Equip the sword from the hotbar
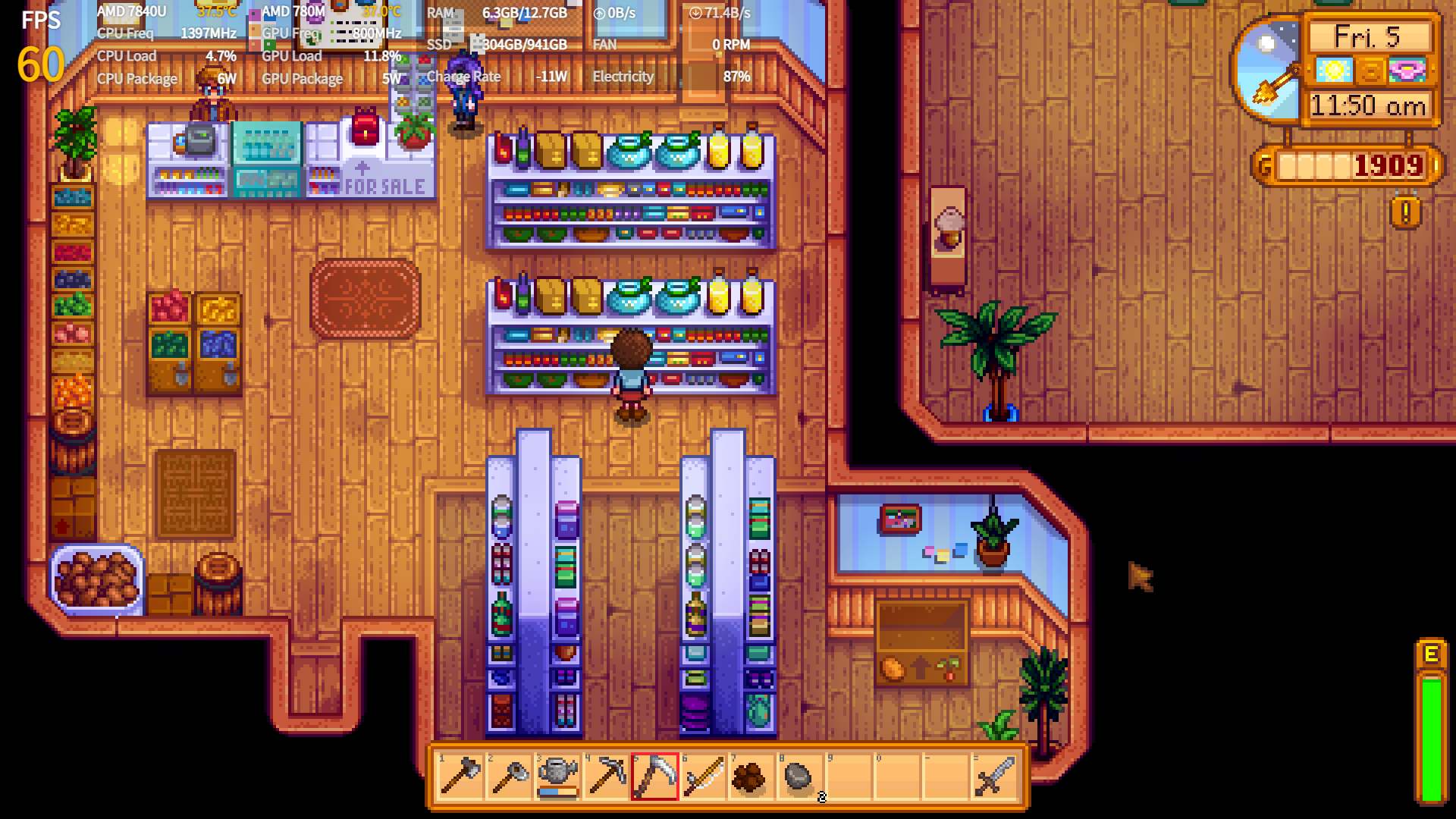Screen dimensions: 1456x819 (x=993, y=777)
